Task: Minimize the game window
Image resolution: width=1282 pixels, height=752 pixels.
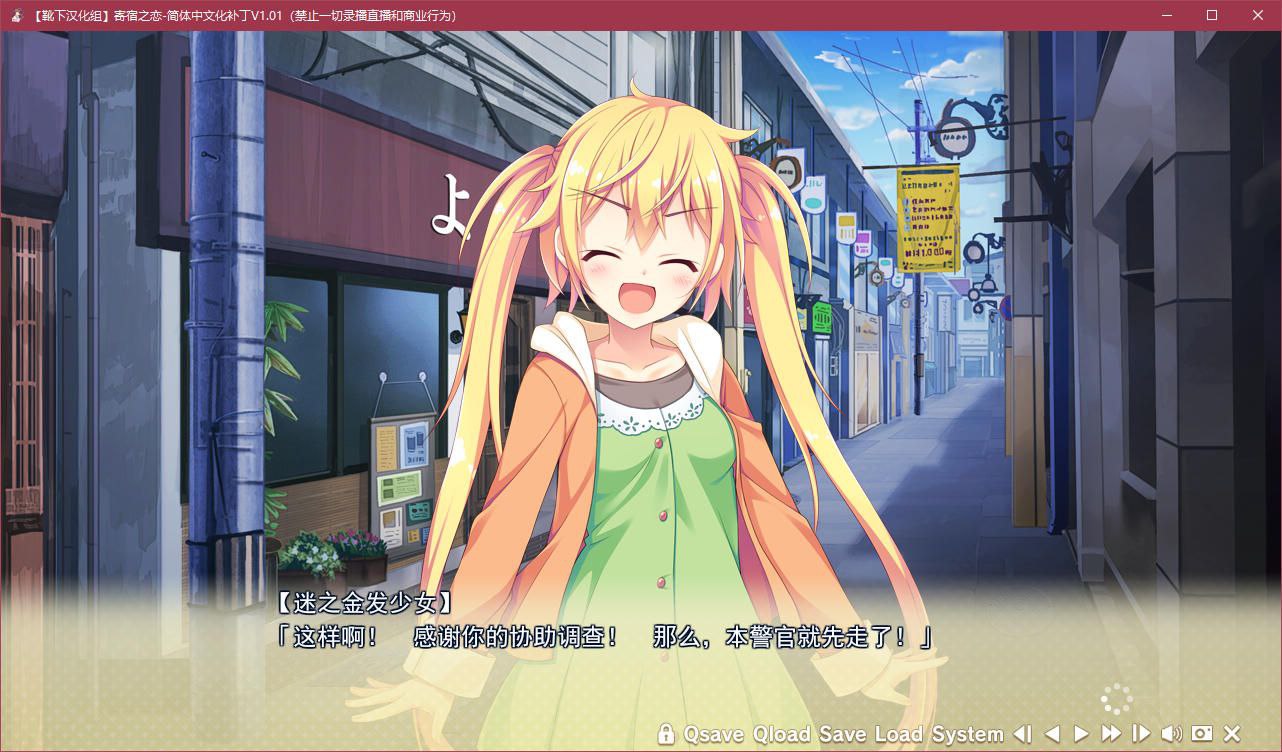Action: point(1166,15)
